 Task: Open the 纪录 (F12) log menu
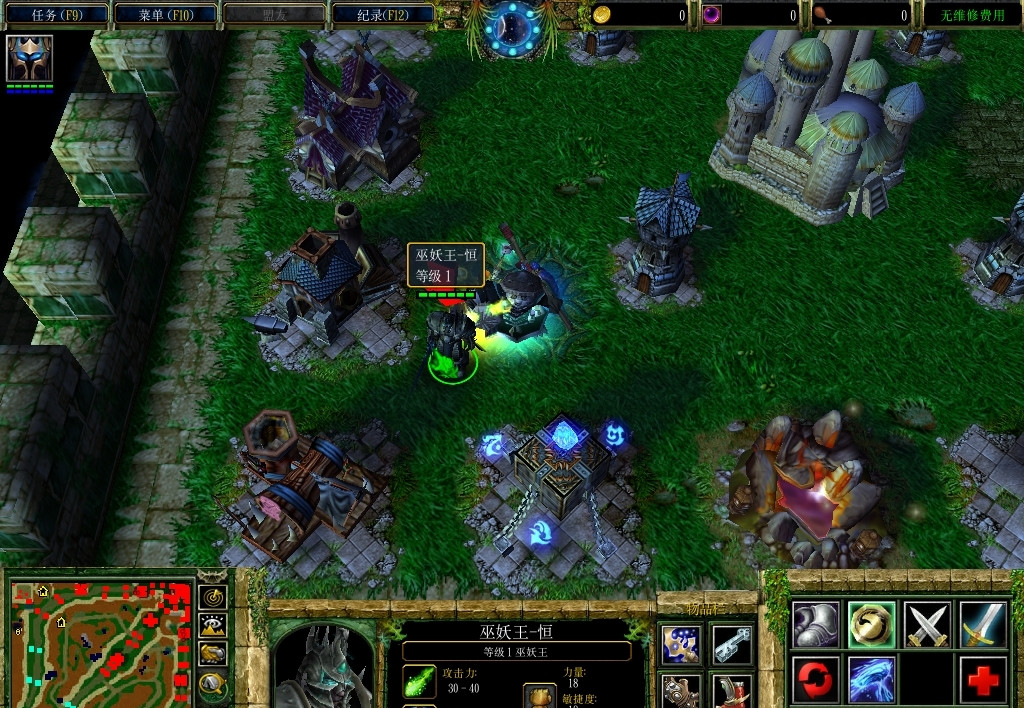[382, 14]
